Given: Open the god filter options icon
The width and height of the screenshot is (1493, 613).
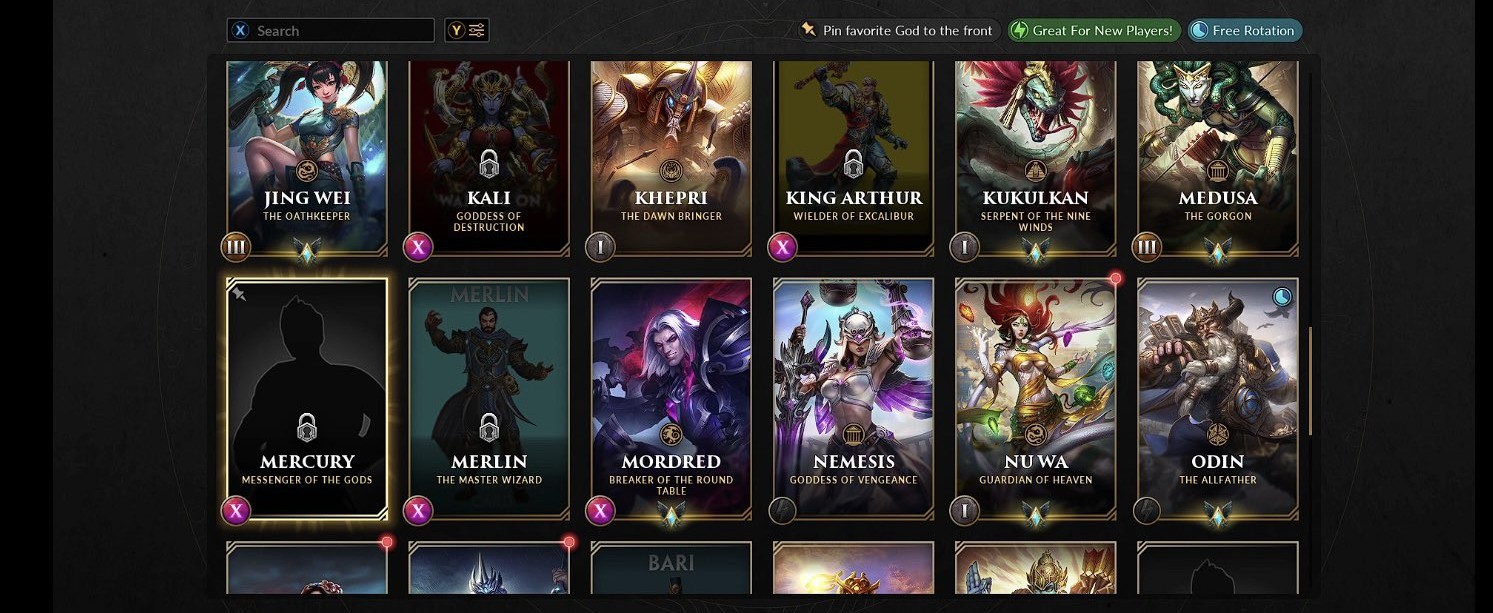Looking at the screenshot, I should point(468,31).
